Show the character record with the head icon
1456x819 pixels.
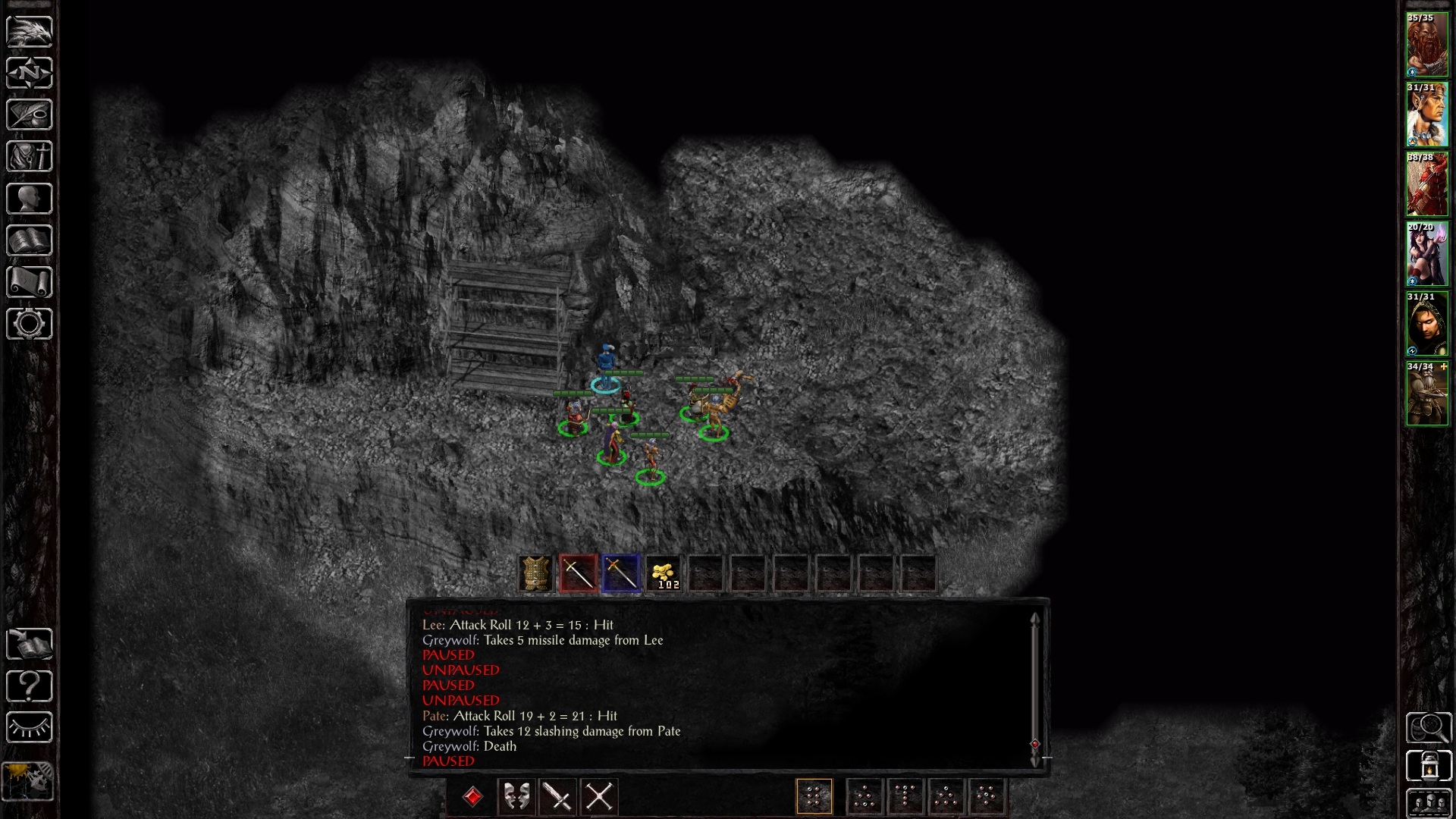click(x=30, y=199)
